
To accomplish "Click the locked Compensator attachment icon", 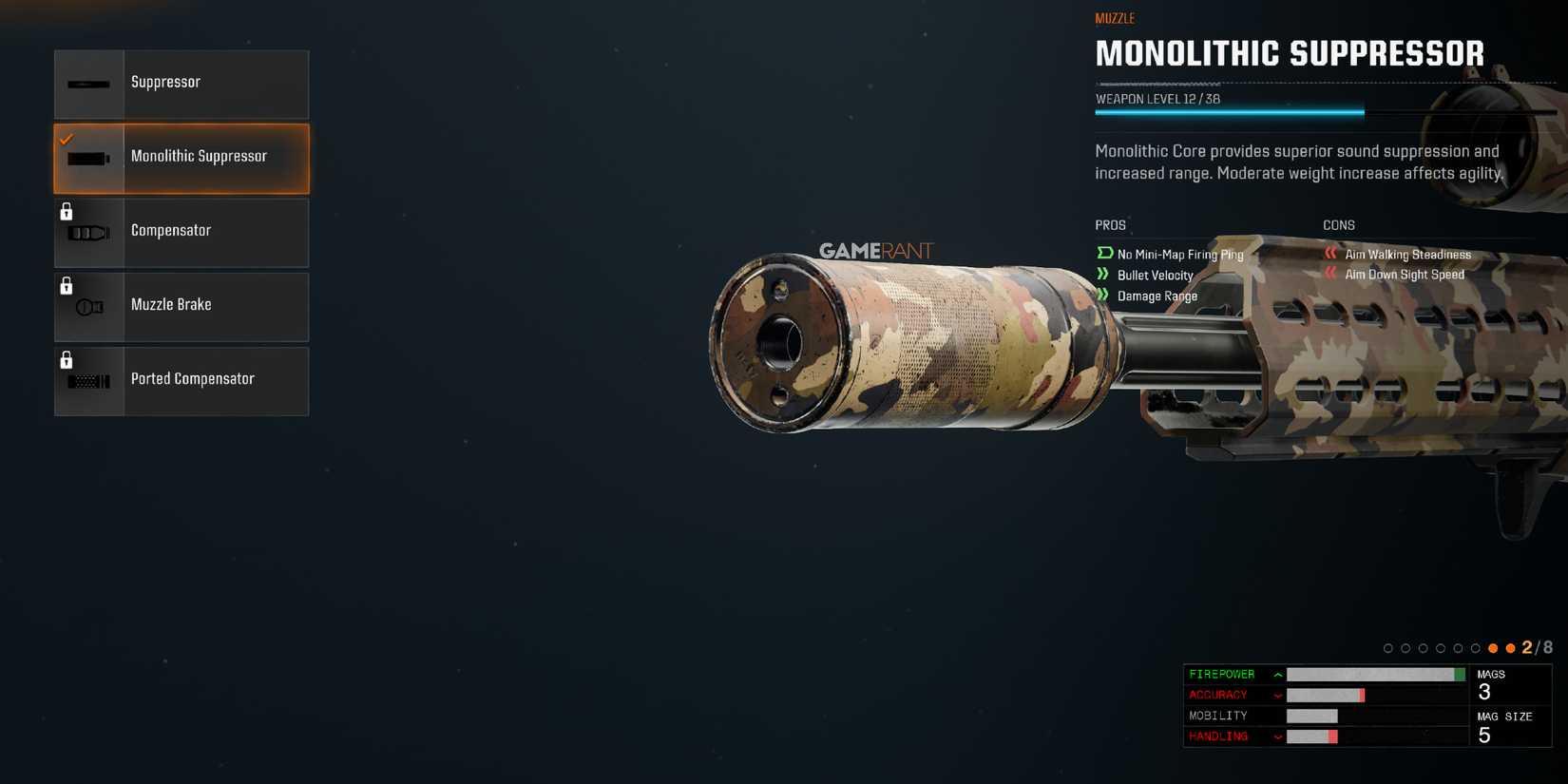I will coord(87,233).
